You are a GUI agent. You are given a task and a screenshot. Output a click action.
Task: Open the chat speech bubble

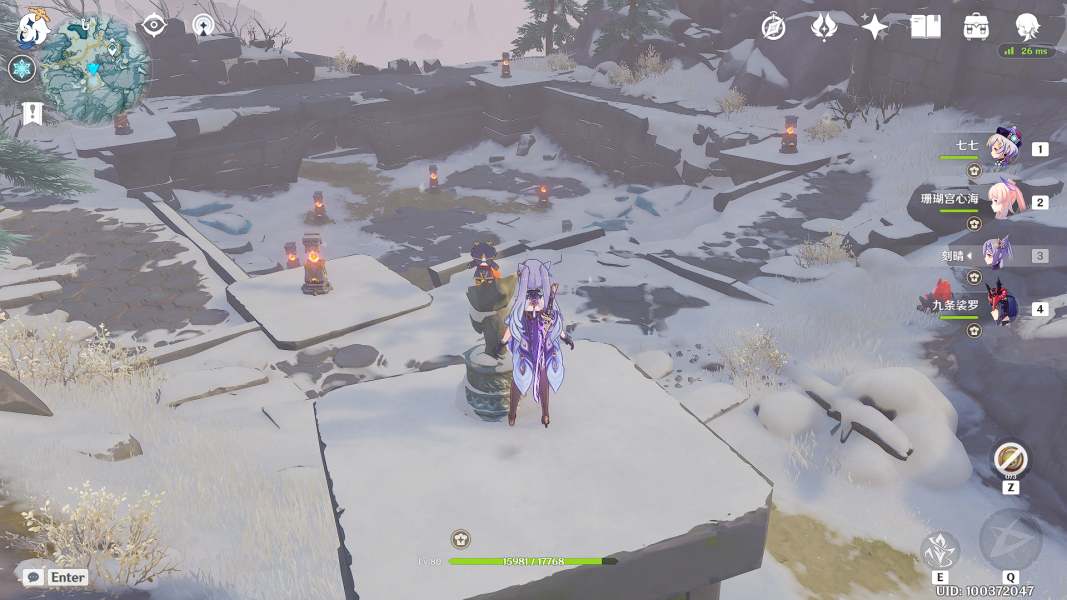pyautogui.click(x=33, y=577)
